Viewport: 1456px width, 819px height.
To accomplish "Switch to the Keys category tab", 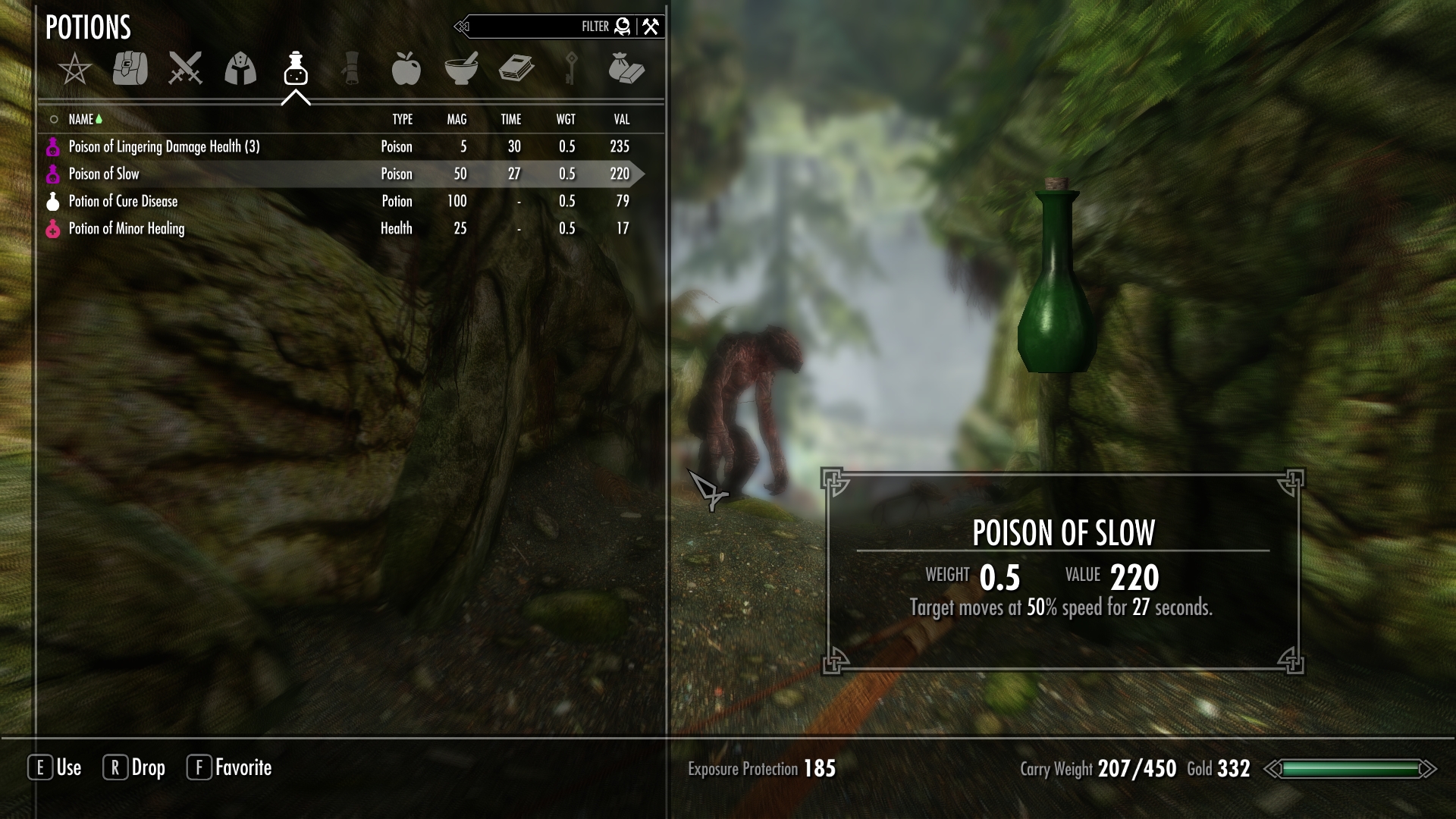I will click(x=571, y=69).
